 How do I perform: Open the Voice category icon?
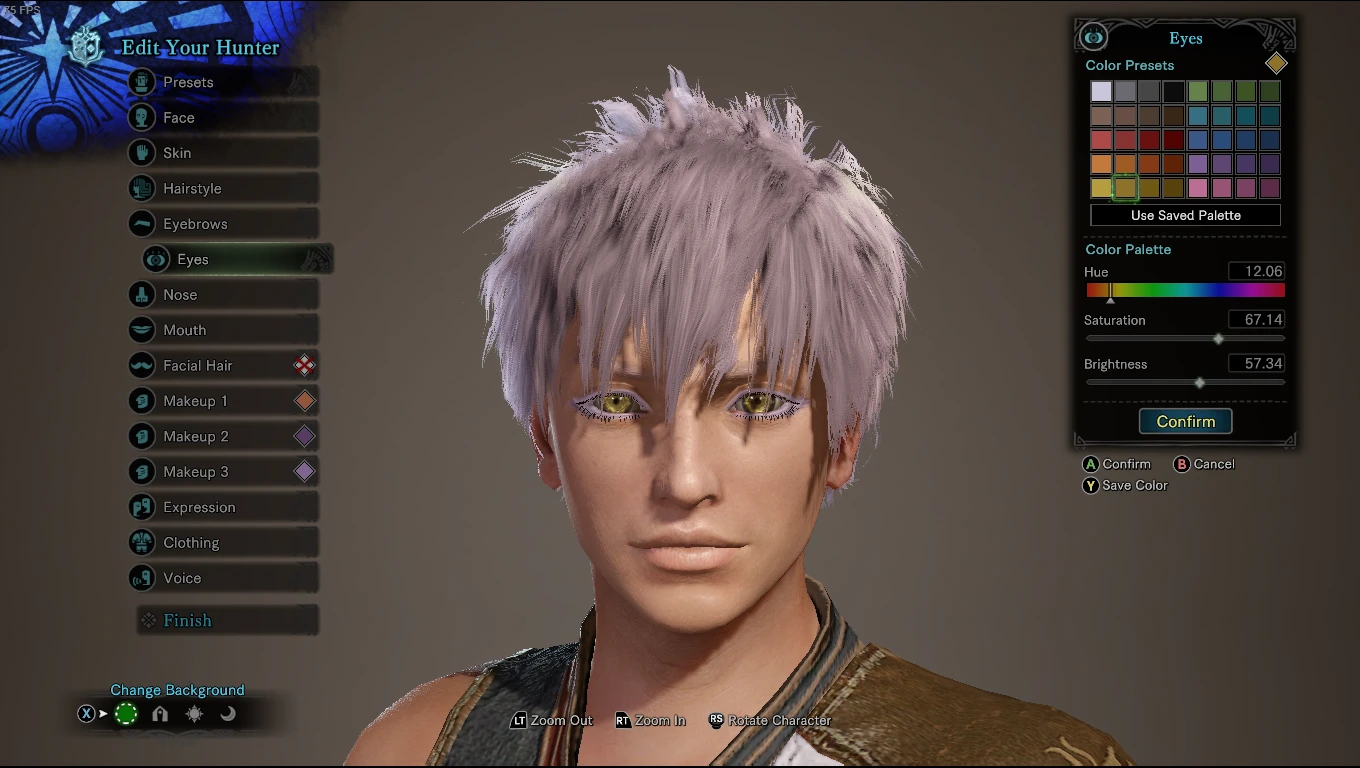coord(143,578)
